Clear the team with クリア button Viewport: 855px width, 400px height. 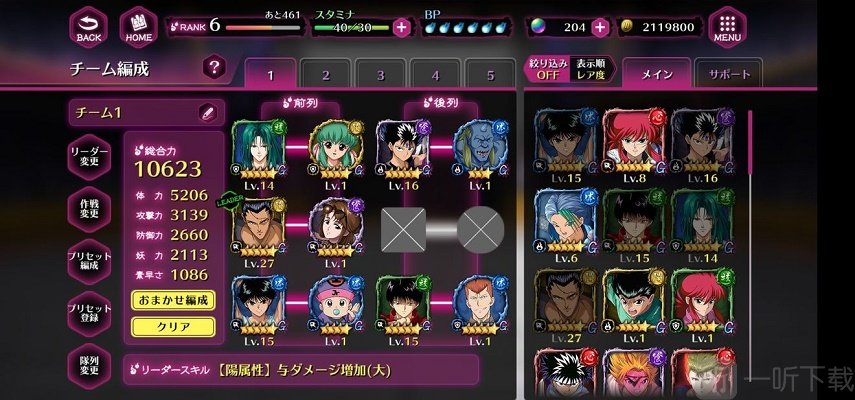click(172, 326)
